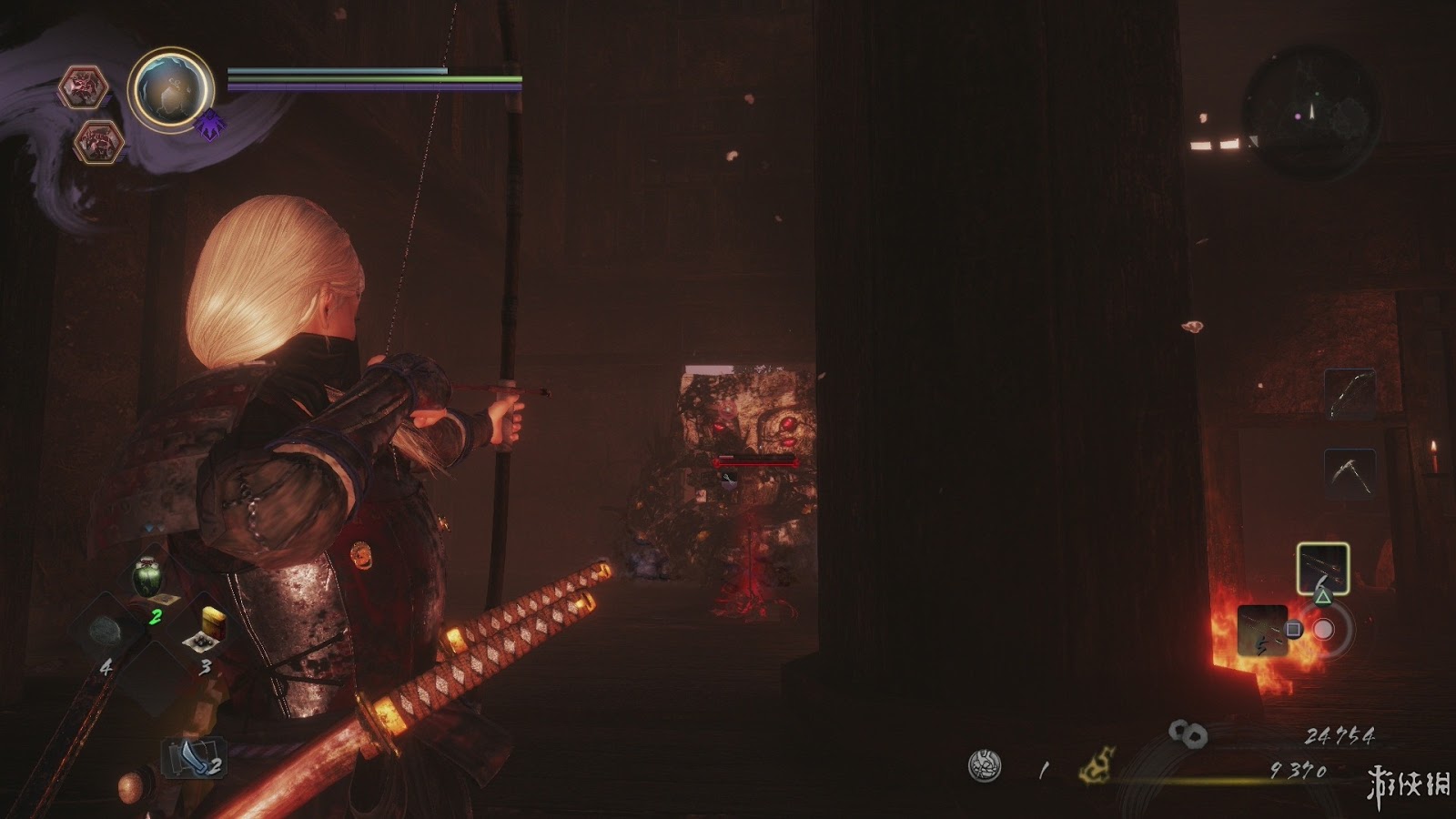
Task: Choose the highlighted arrows ammo slot
Action: click(x=1322, y=568)
